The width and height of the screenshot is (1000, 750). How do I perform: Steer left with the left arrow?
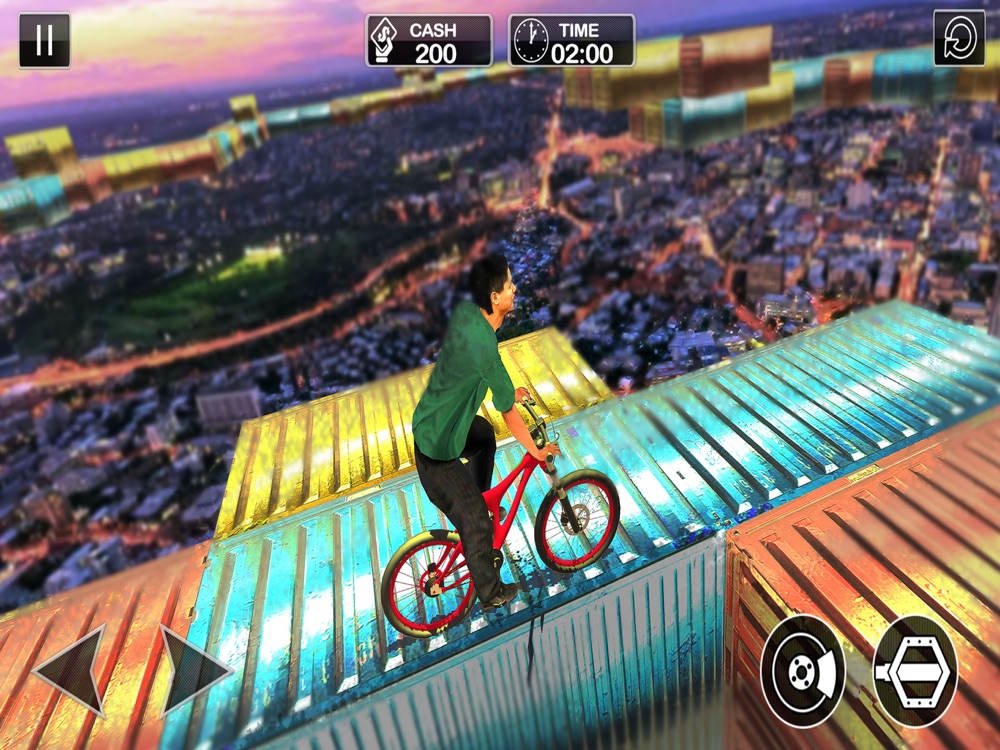72,670
